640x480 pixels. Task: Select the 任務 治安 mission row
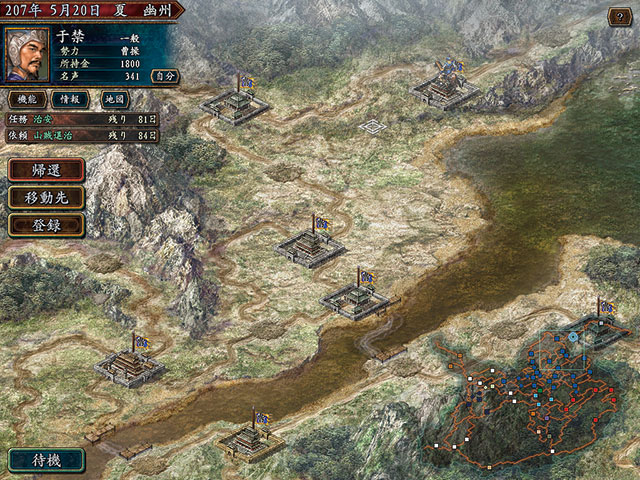pos(82,118)
